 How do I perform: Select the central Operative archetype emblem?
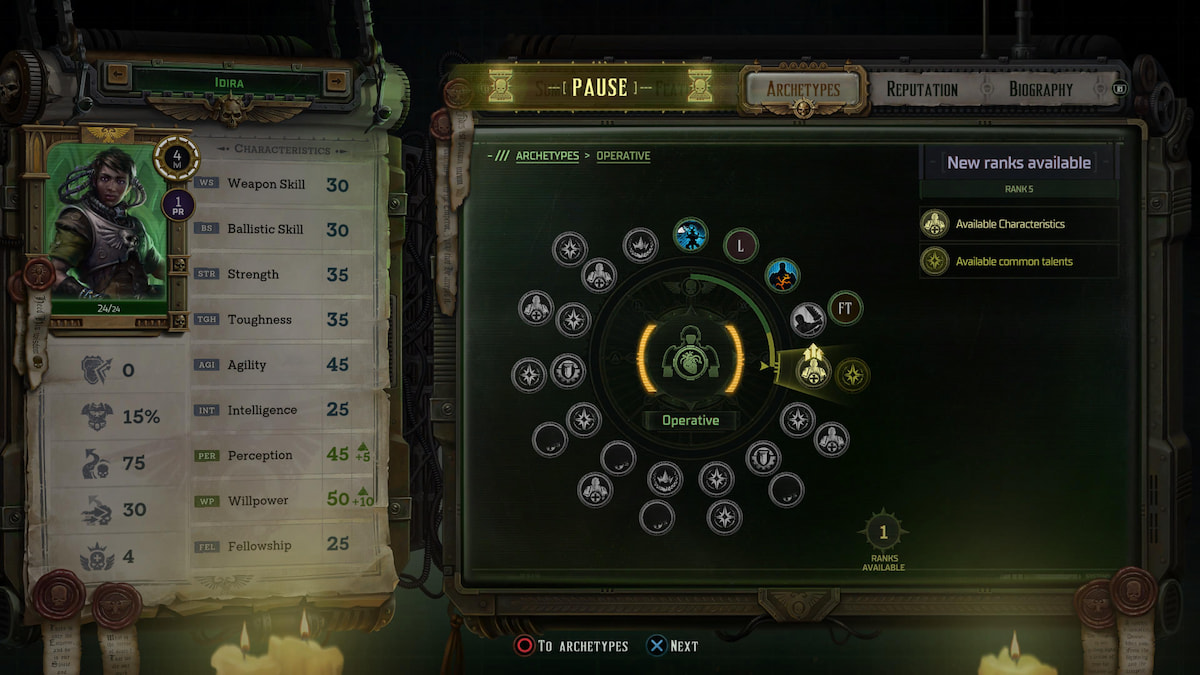point(690,360)
